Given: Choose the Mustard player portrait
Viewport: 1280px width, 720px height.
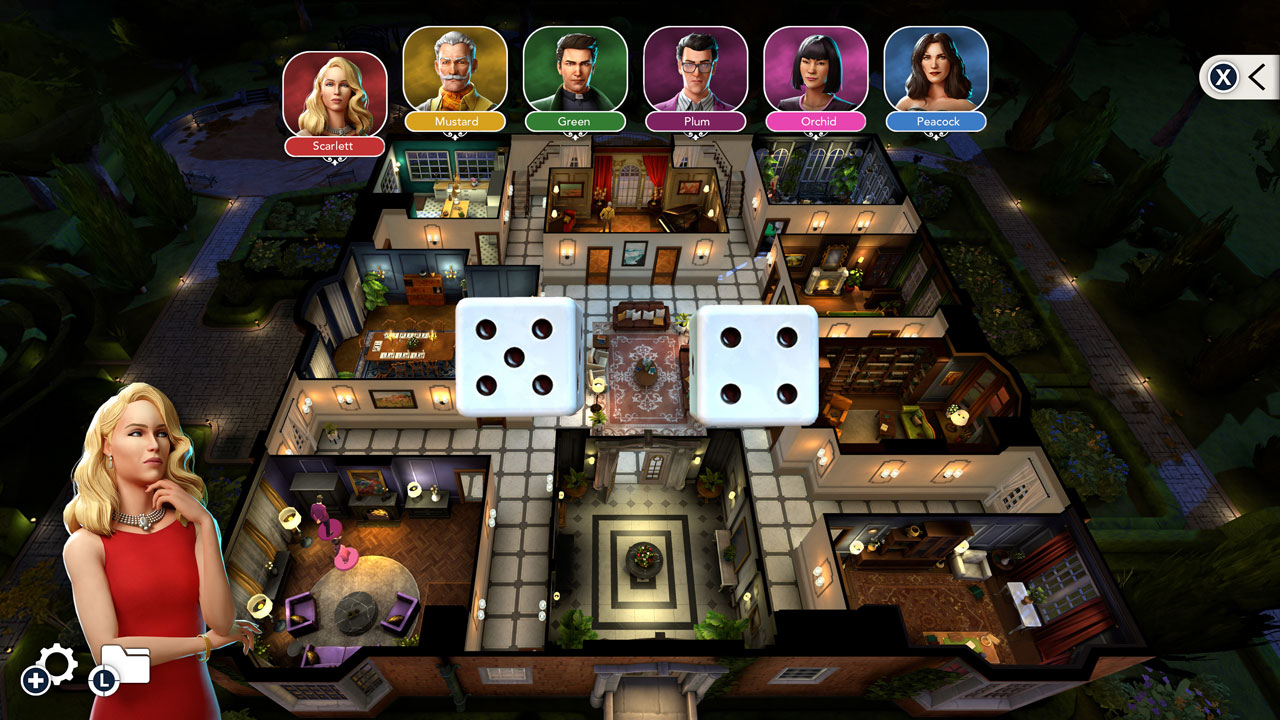Looking at the screenshot, I should 455,70.
